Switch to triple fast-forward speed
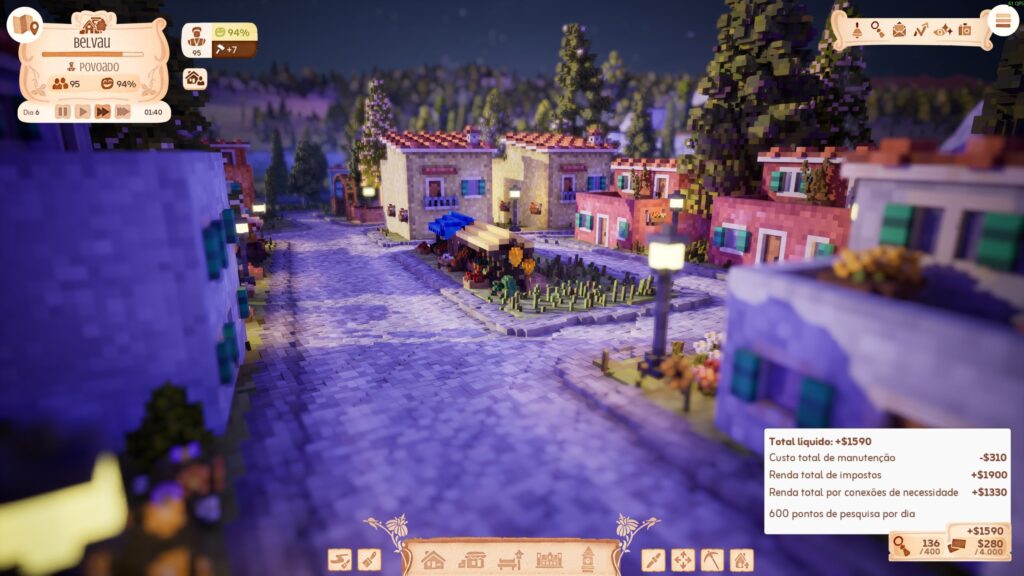 point(122,112)
